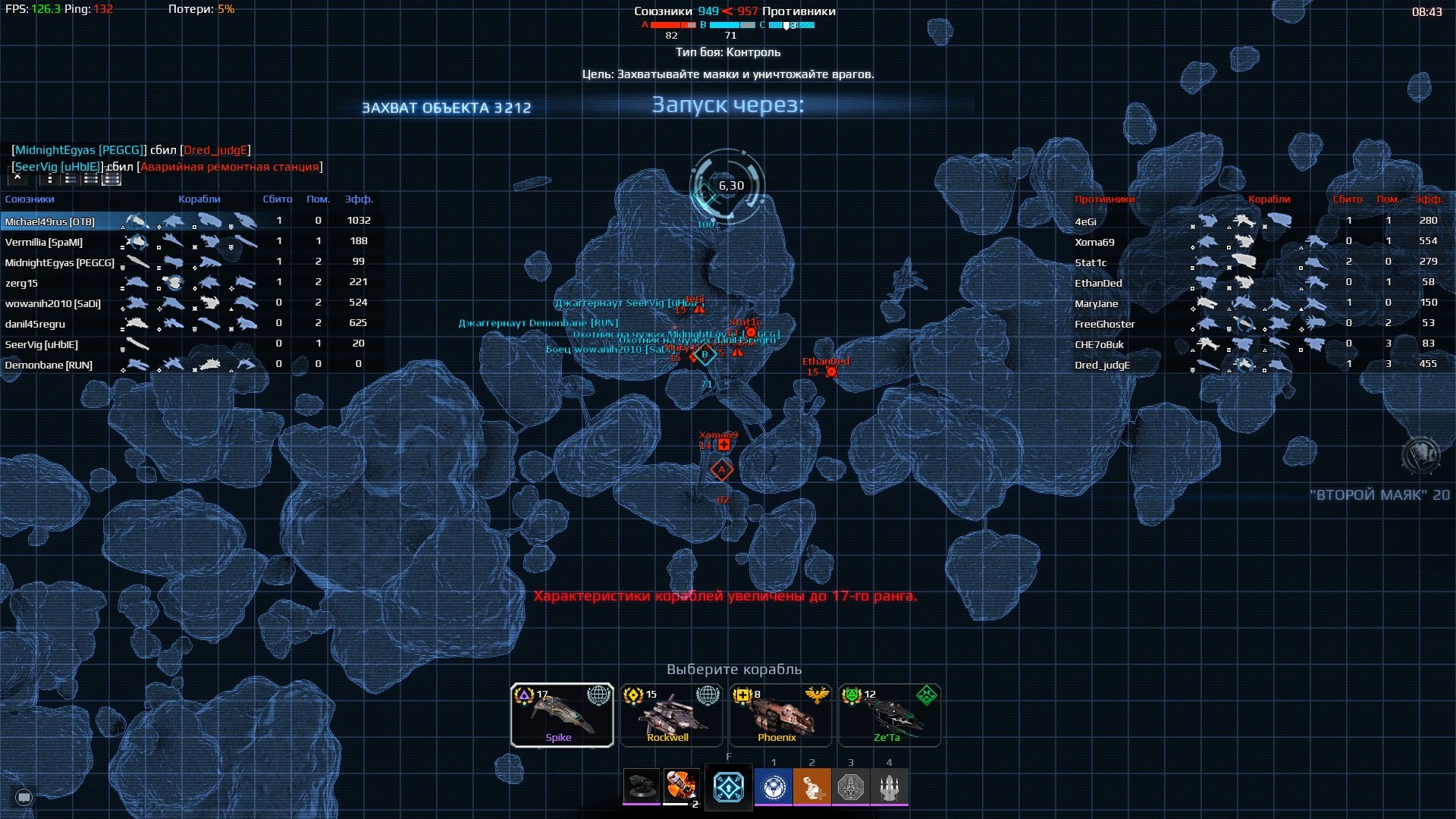Click the shield emblem icon at right edge

[x=1420, y=456]
